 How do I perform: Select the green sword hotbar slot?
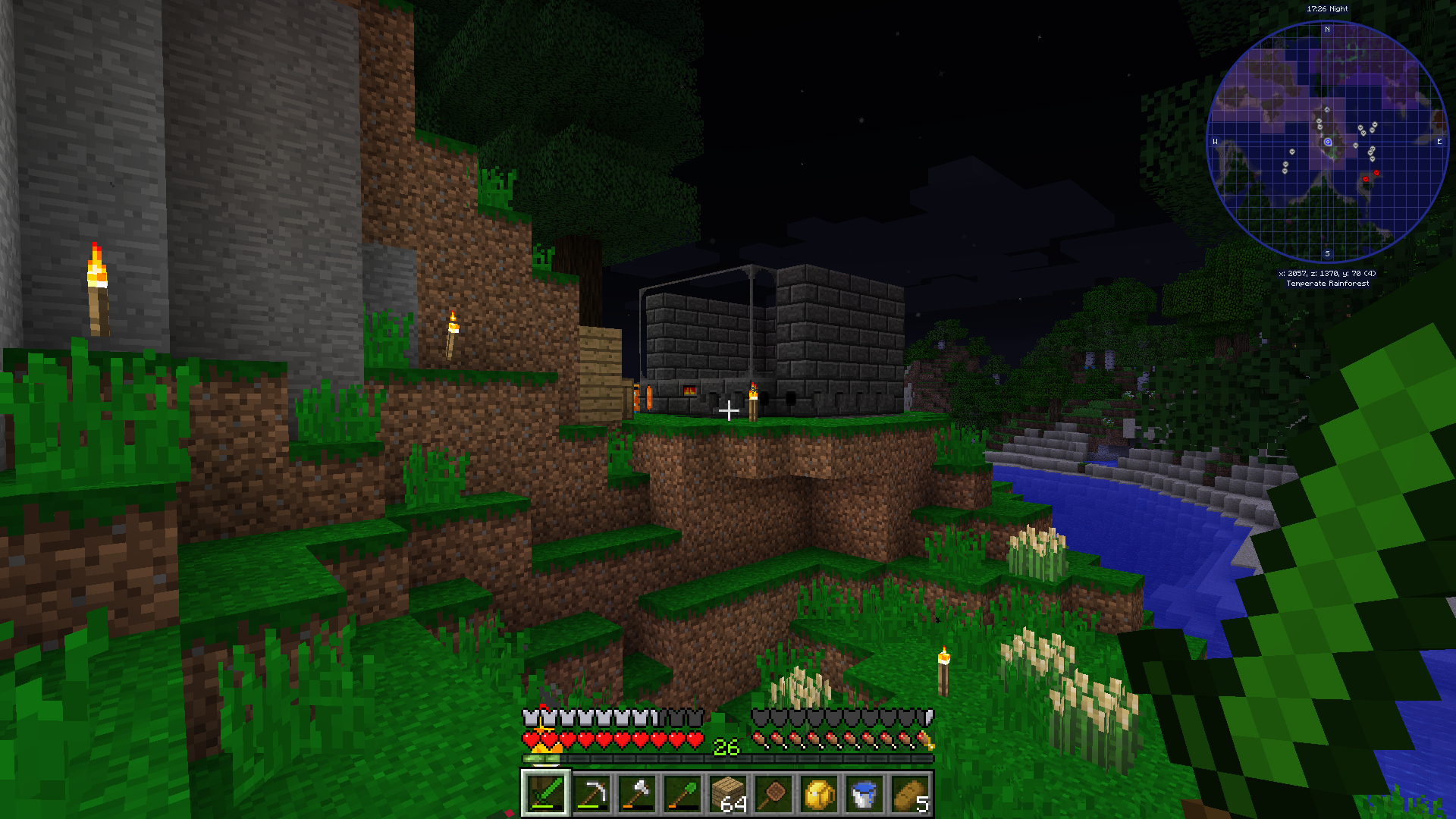point(545,793)
